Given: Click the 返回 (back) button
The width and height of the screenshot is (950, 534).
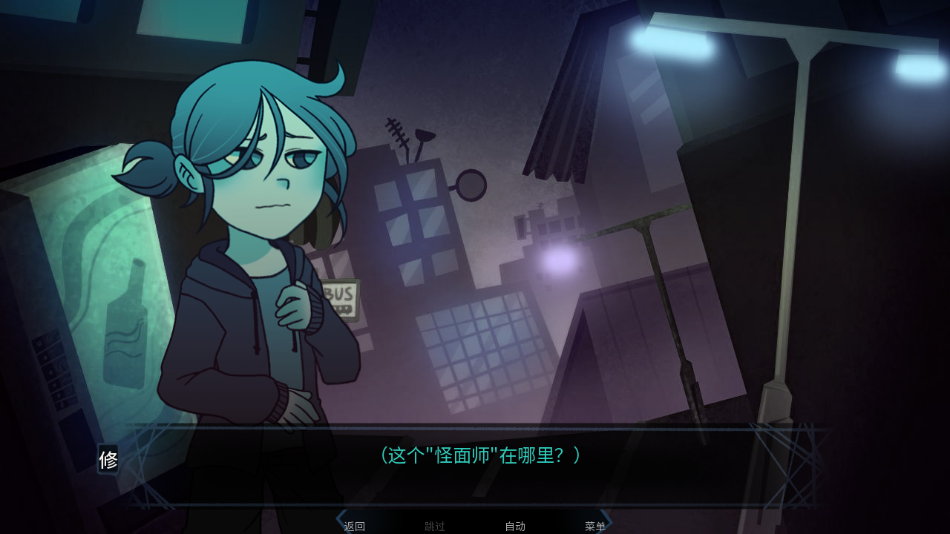Looking at the screenshot, I should [x=355, y=526].
